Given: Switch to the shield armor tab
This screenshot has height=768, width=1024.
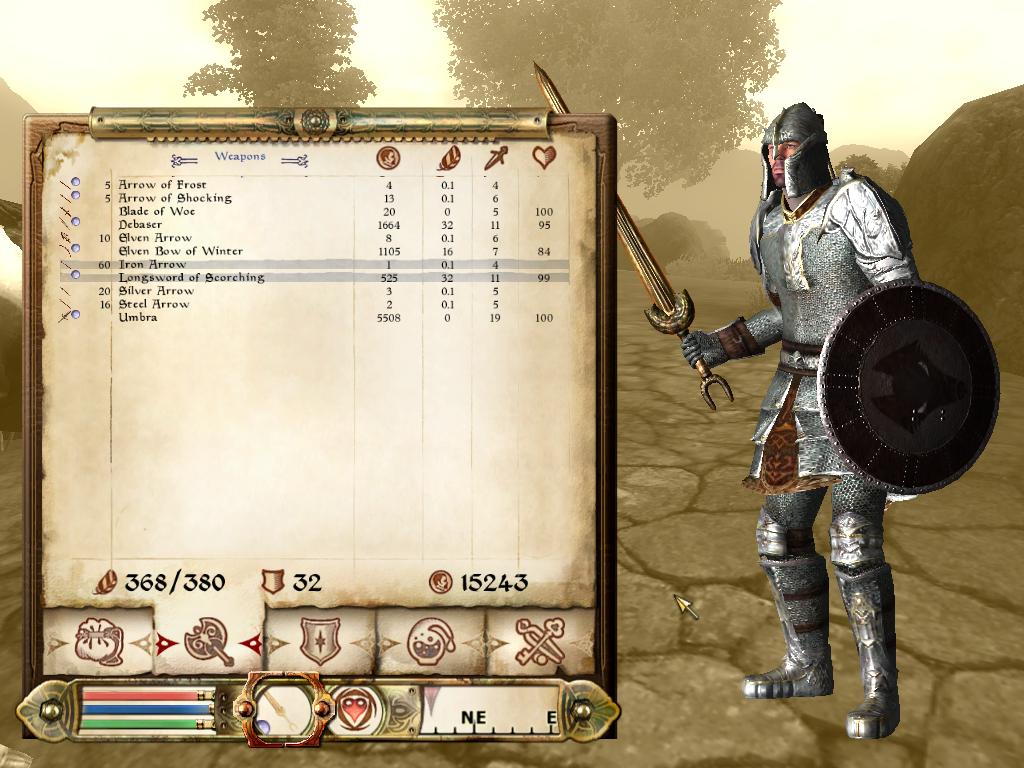Looking at the screenshot, I should point(320,642).
